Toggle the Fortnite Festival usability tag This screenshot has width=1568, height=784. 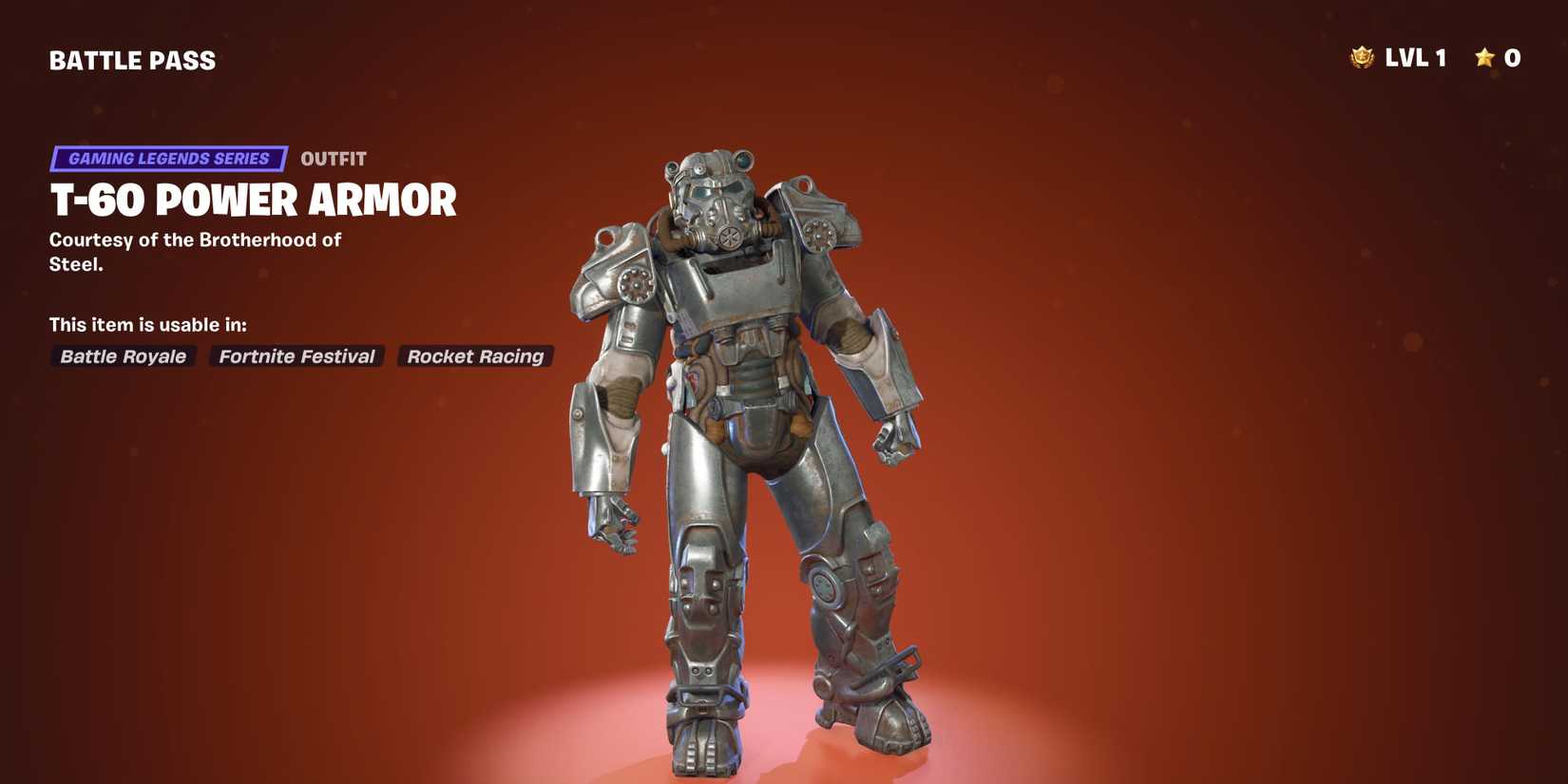point(296,356)
